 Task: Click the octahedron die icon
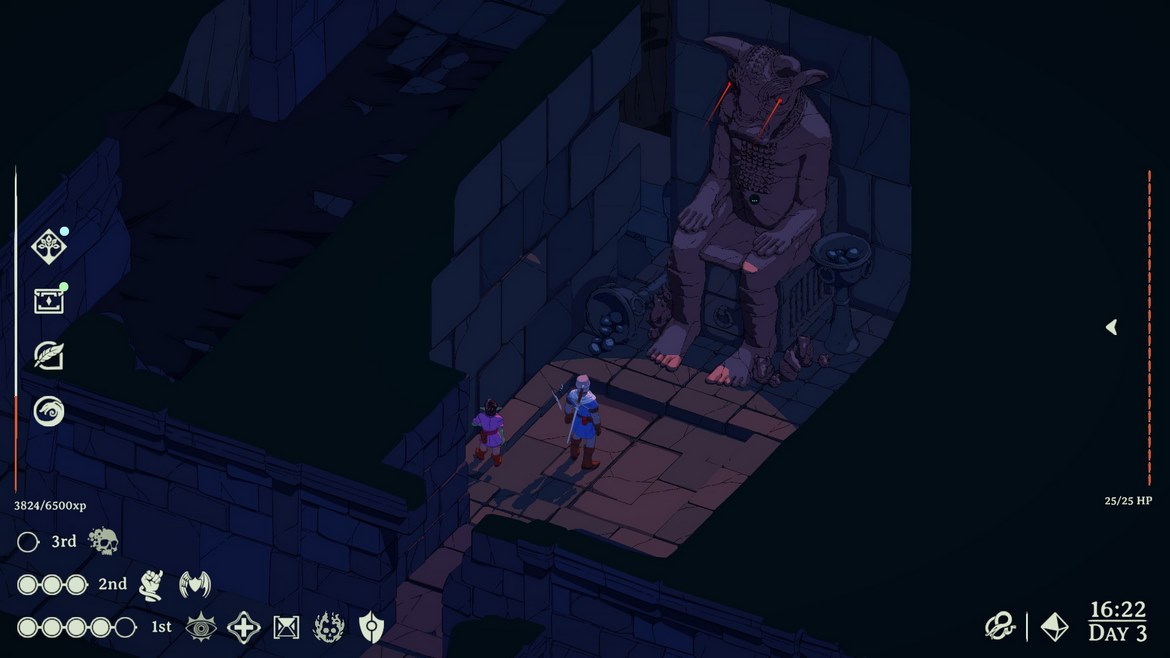click(1054, 627)
